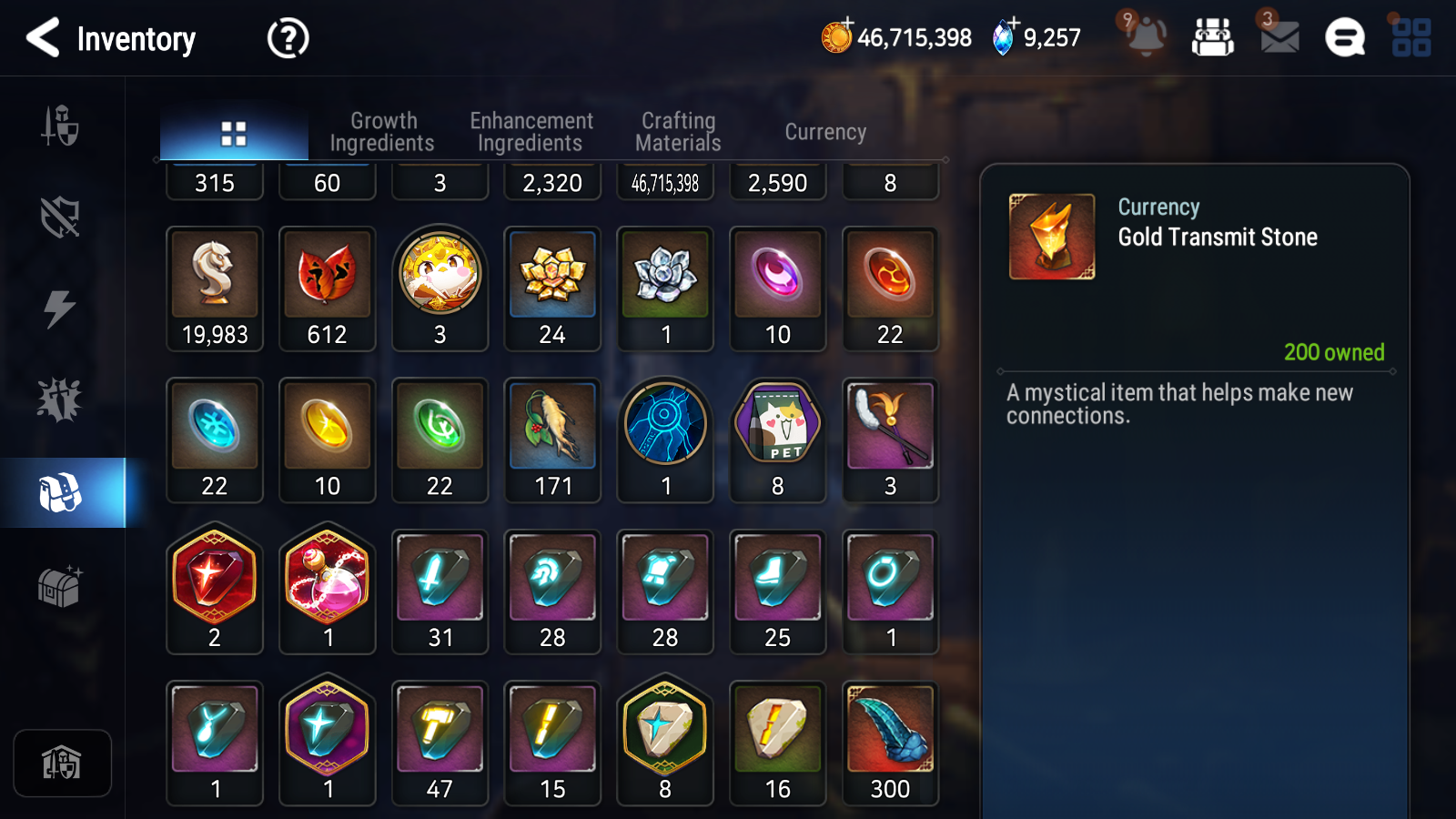Open the mailbox envelope icon

tap(1279, 36)
